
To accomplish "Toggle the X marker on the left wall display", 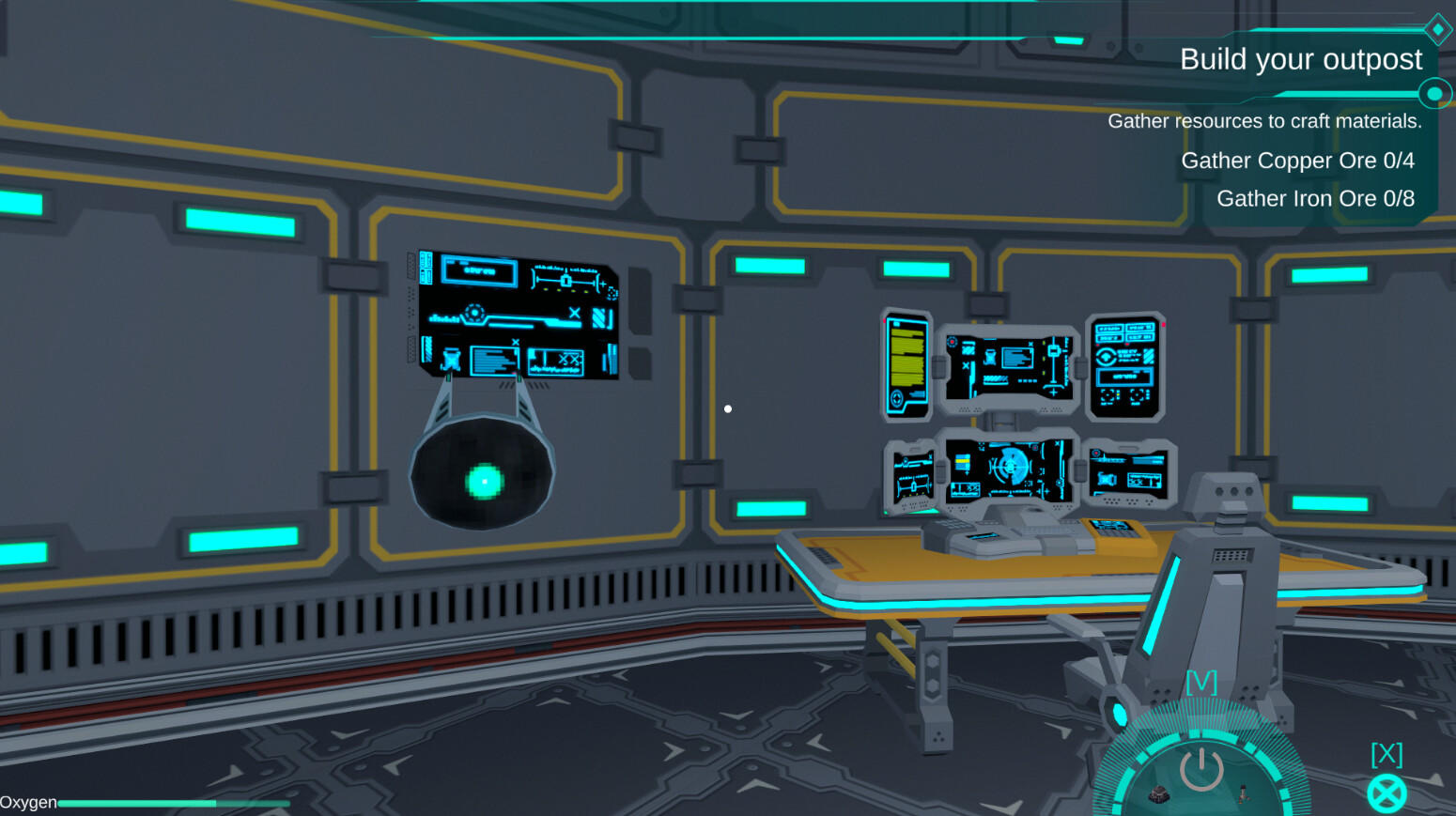I will pos(574,313).
